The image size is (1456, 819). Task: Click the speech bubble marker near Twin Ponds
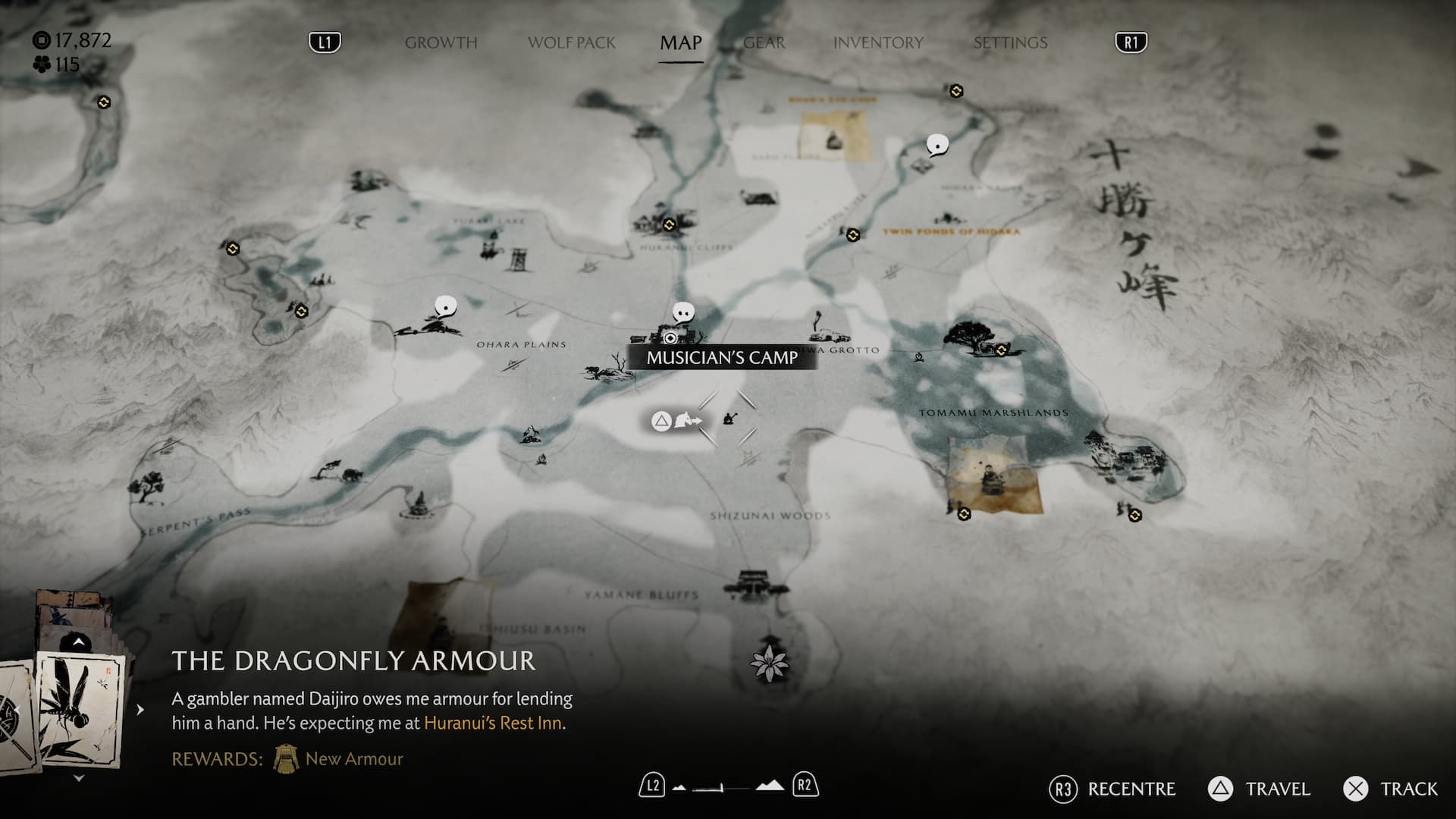937,145
